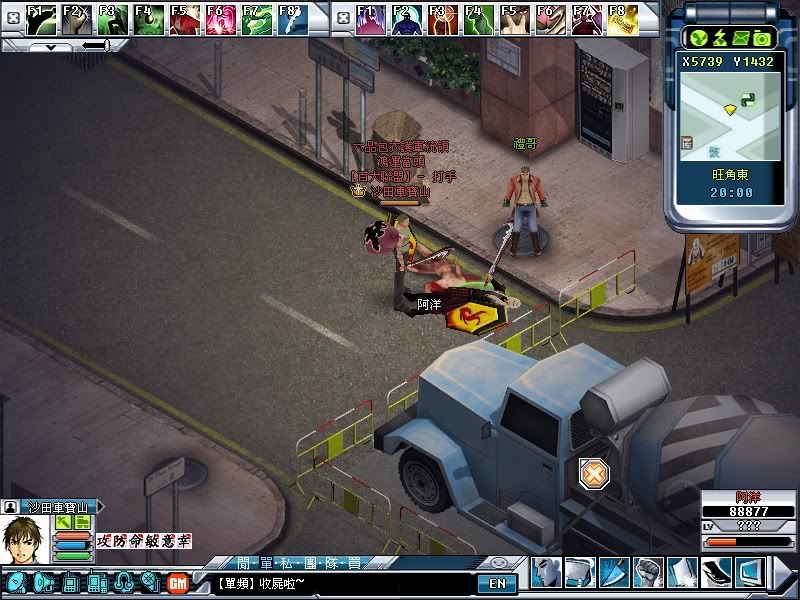Select the player portrait of 沙田車寶山
Image resolution: width=800 pixels, height=600 pixels.
[x=24, y=538]
